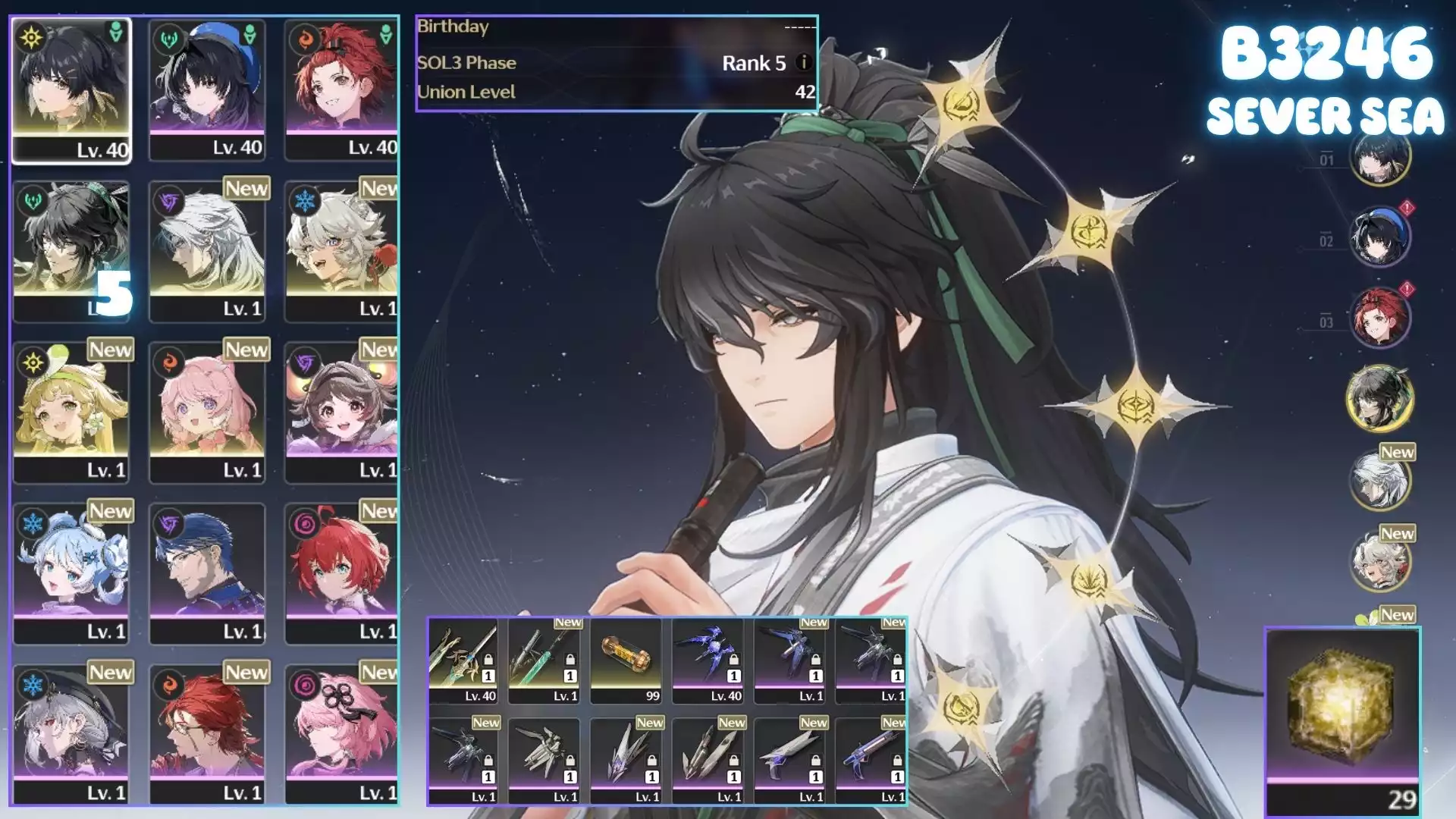The height and width of the screenshot is (819, 1456).
Task: Pick the white-haired havoc character marked New
Action: click(207, 251)
